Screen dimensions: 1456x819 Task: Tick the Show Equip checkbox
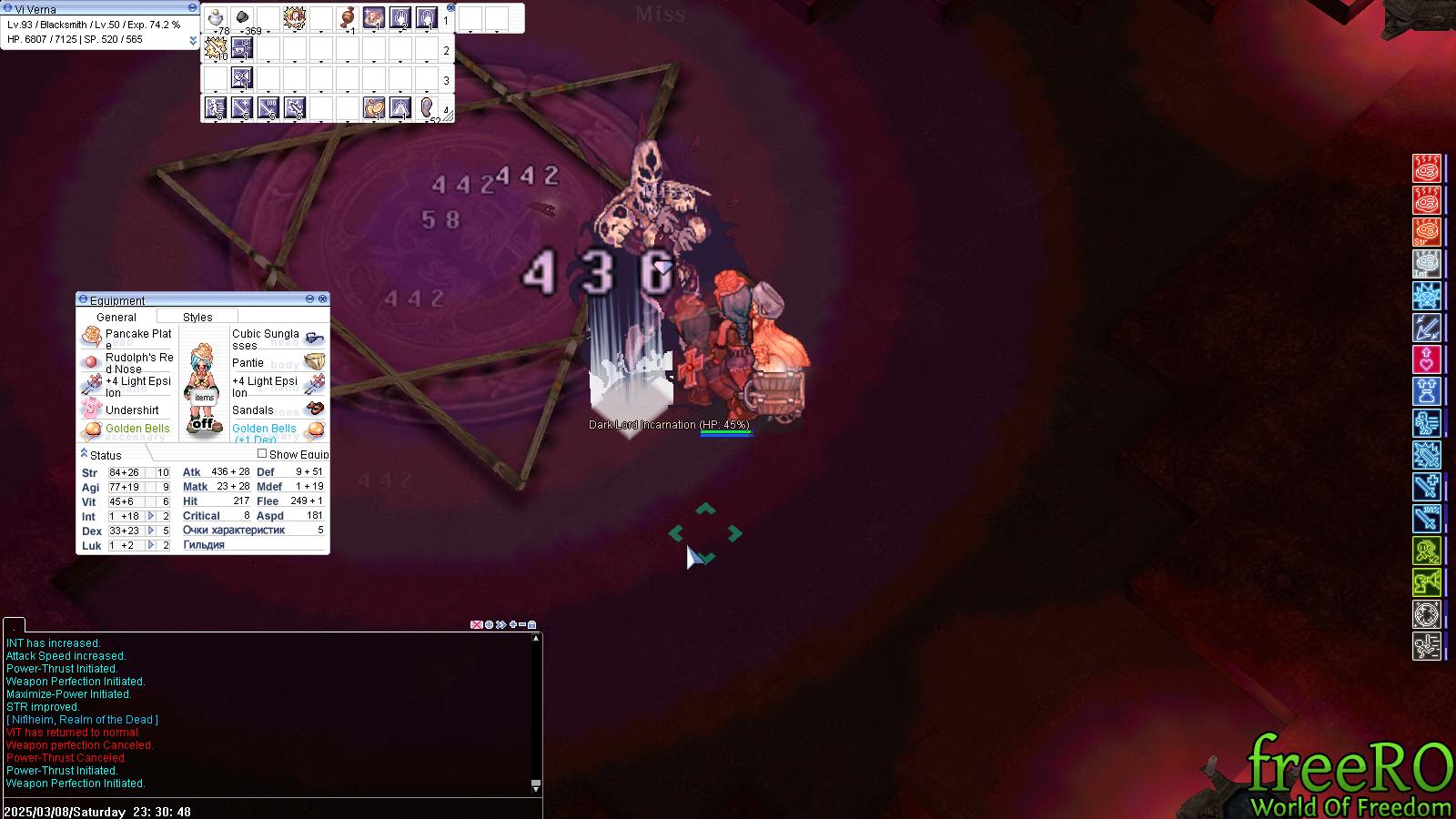point(262,453)
